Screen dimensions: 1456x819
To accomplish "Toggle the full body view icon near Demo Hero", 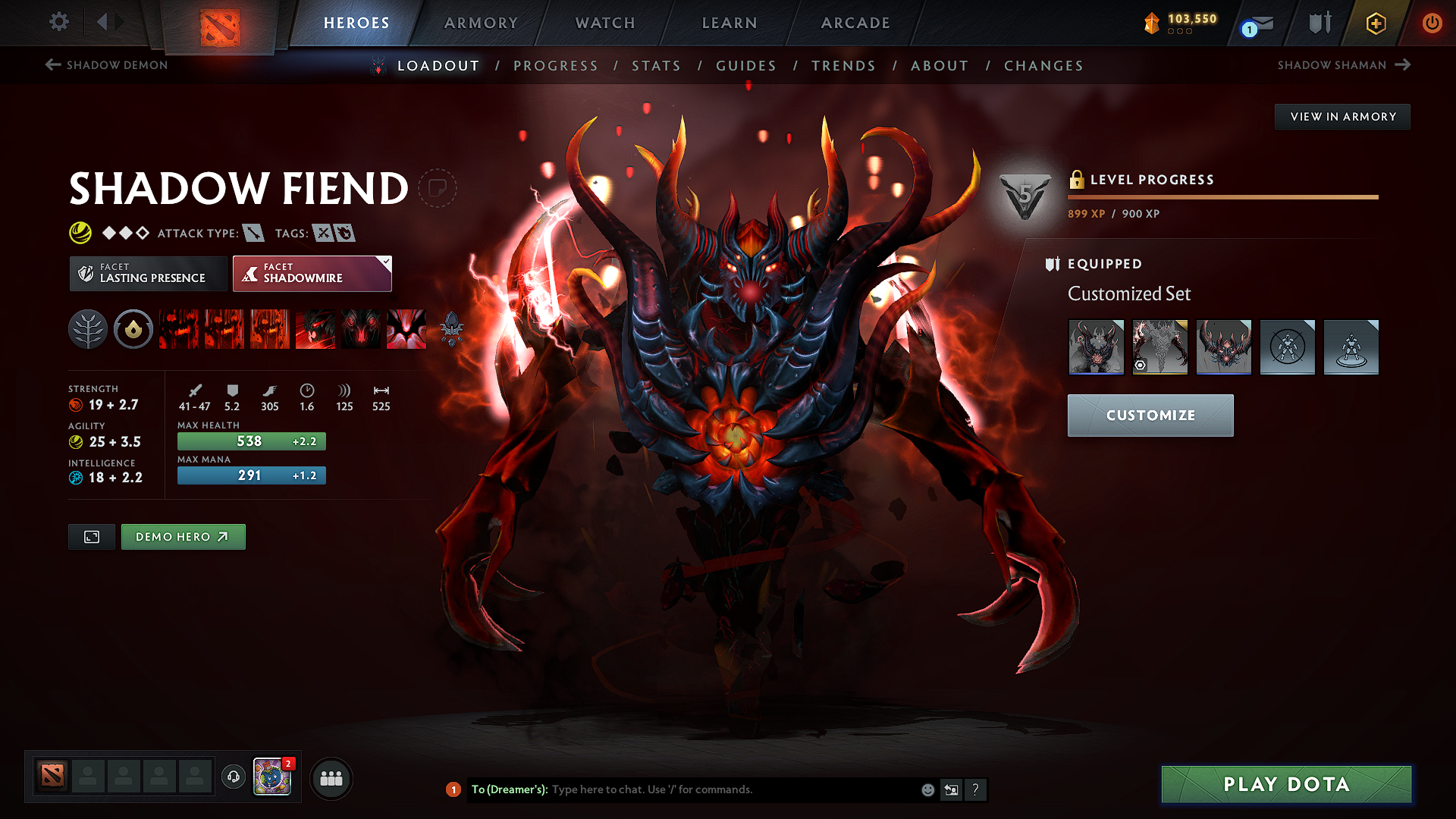I will coord(91,536).
